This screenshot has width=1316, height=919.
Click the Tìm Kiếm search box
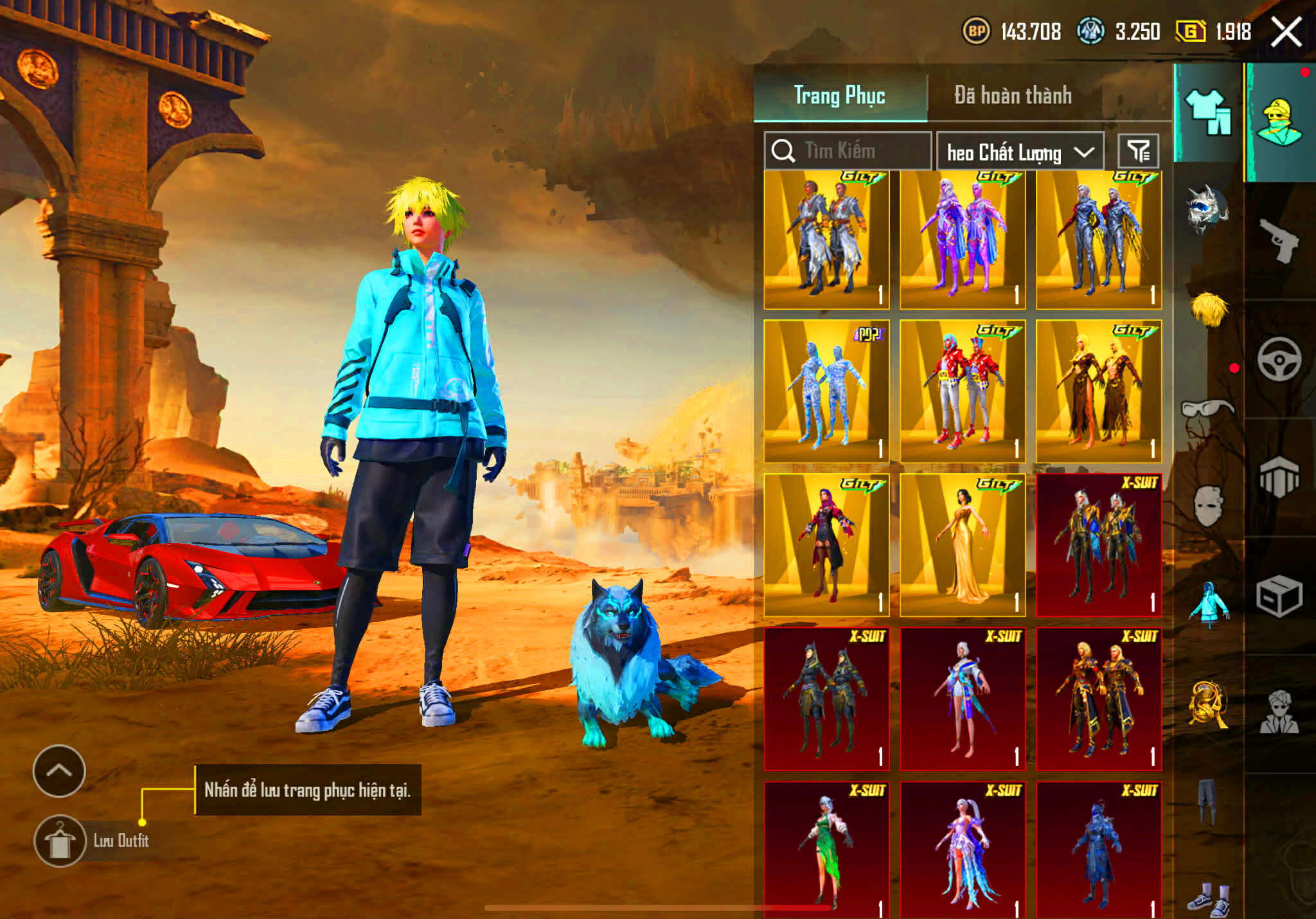848,151
